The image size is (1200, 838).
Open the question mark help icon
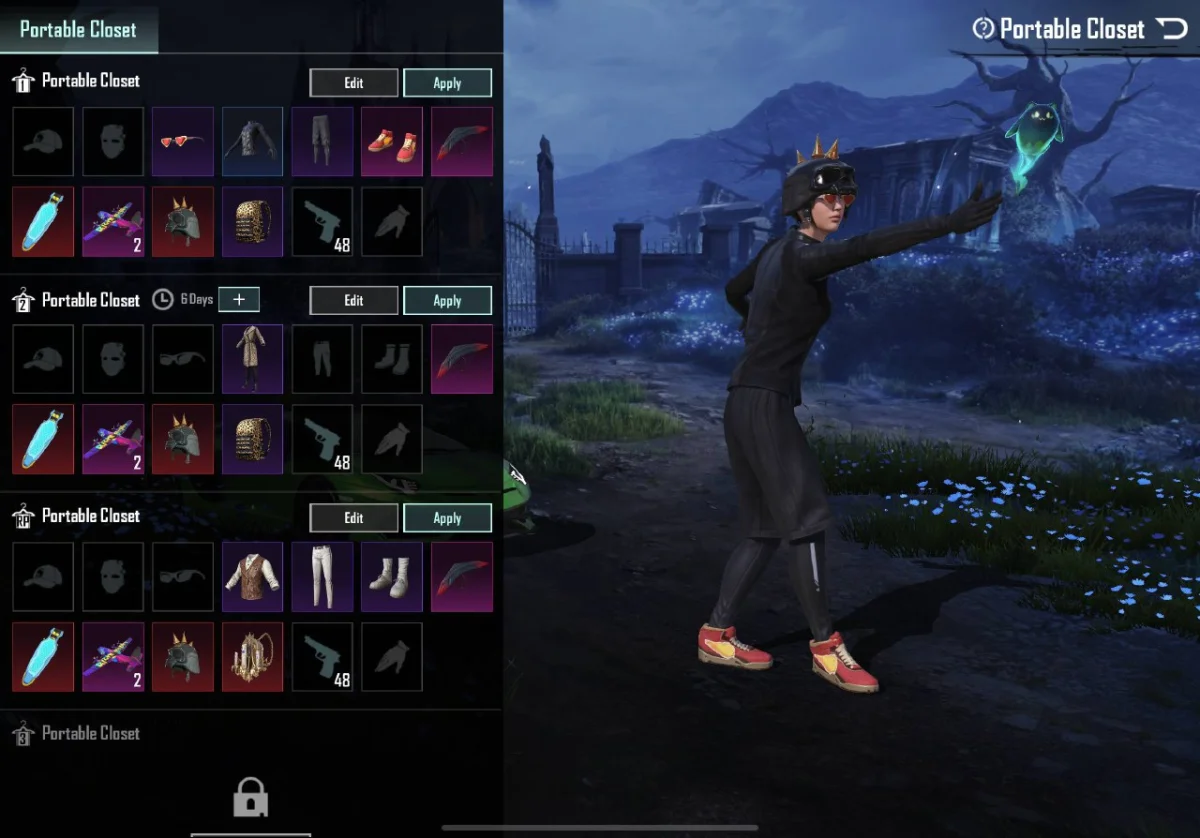click(984, 29)
